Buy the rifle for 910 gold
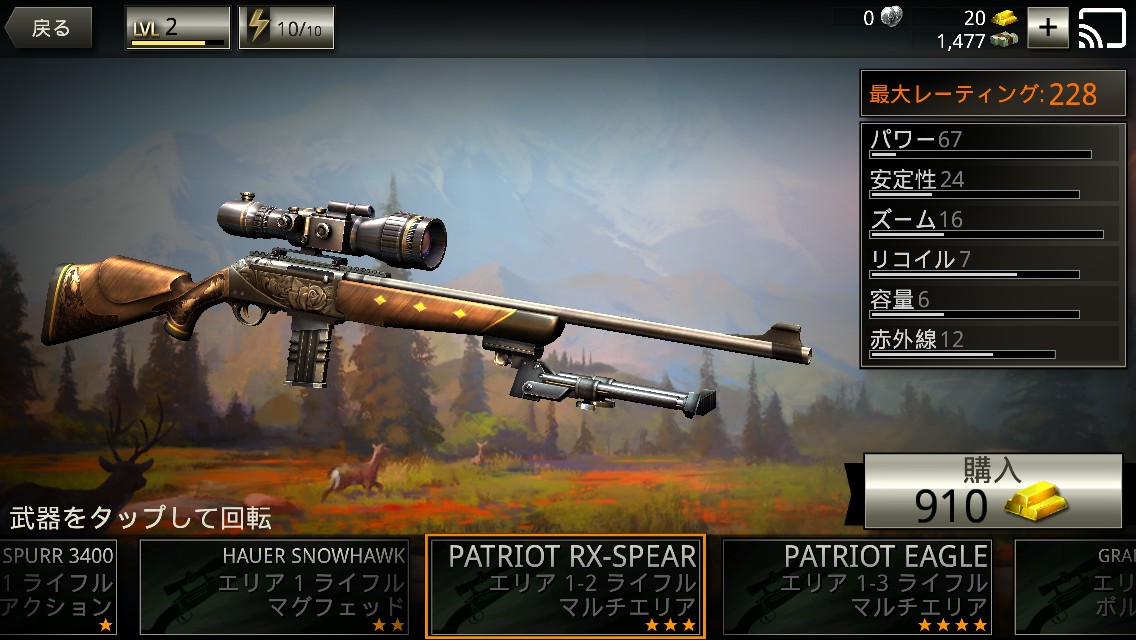The image size is (1136, 640). click(992, 490)
